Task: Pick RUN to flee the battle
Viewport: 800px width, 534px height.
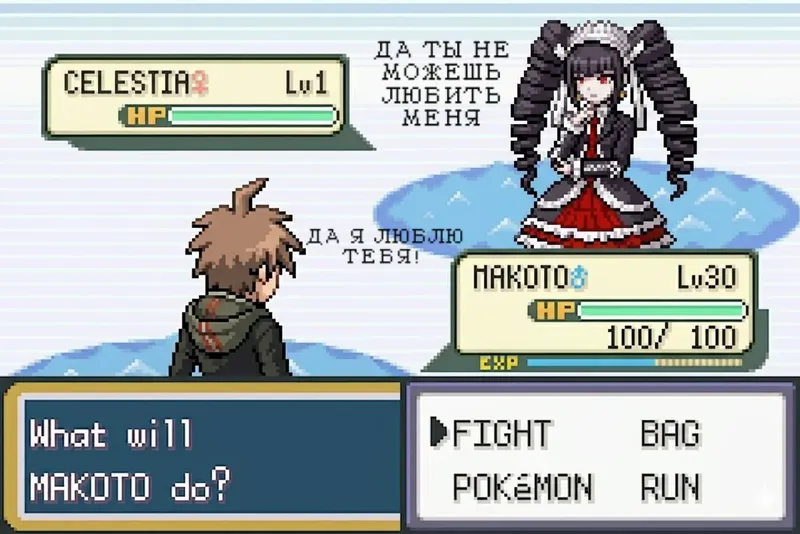Action: tap(670, 487)
